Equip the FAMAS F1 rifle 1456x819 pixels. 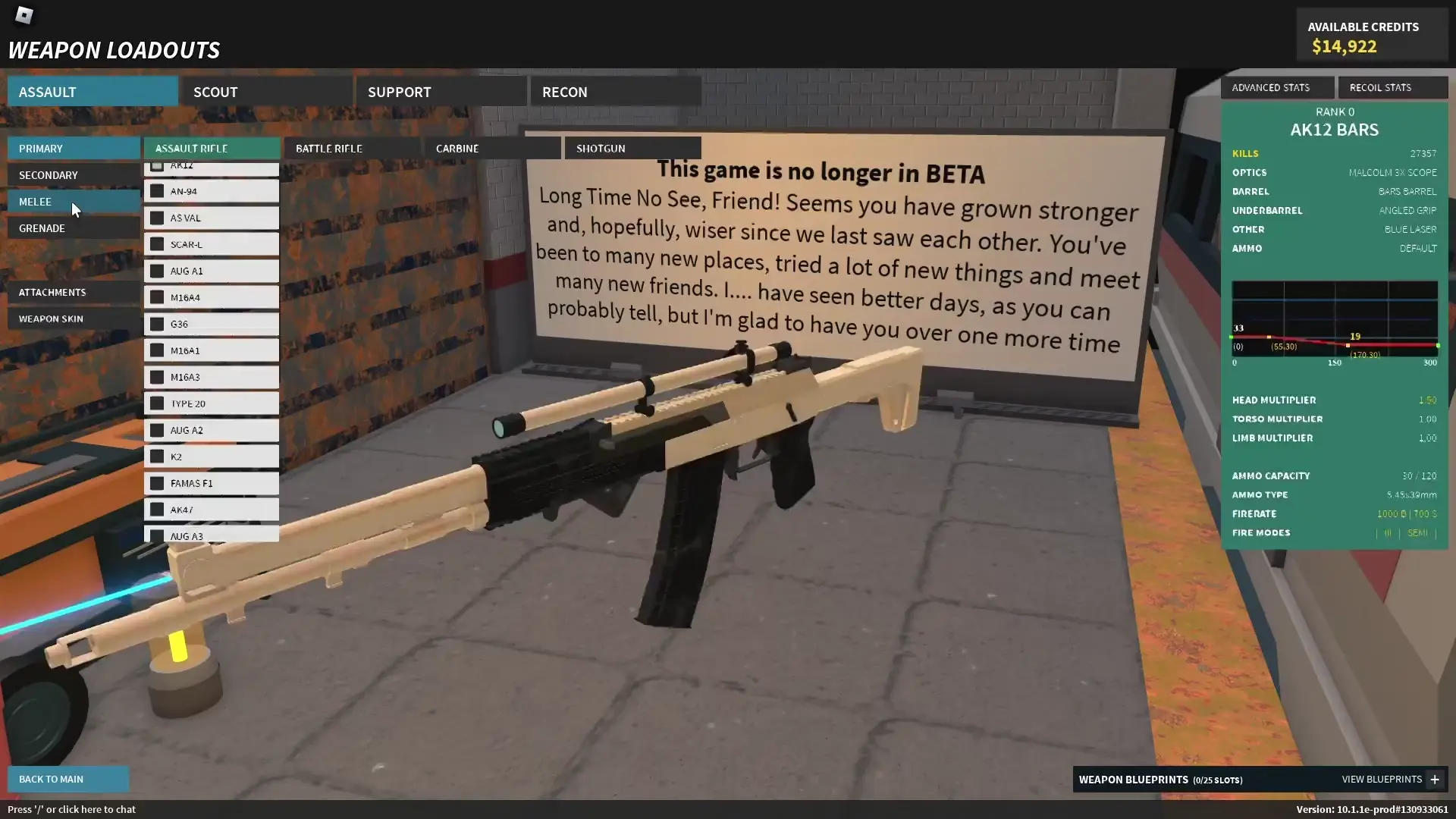[x=212, y=483]
